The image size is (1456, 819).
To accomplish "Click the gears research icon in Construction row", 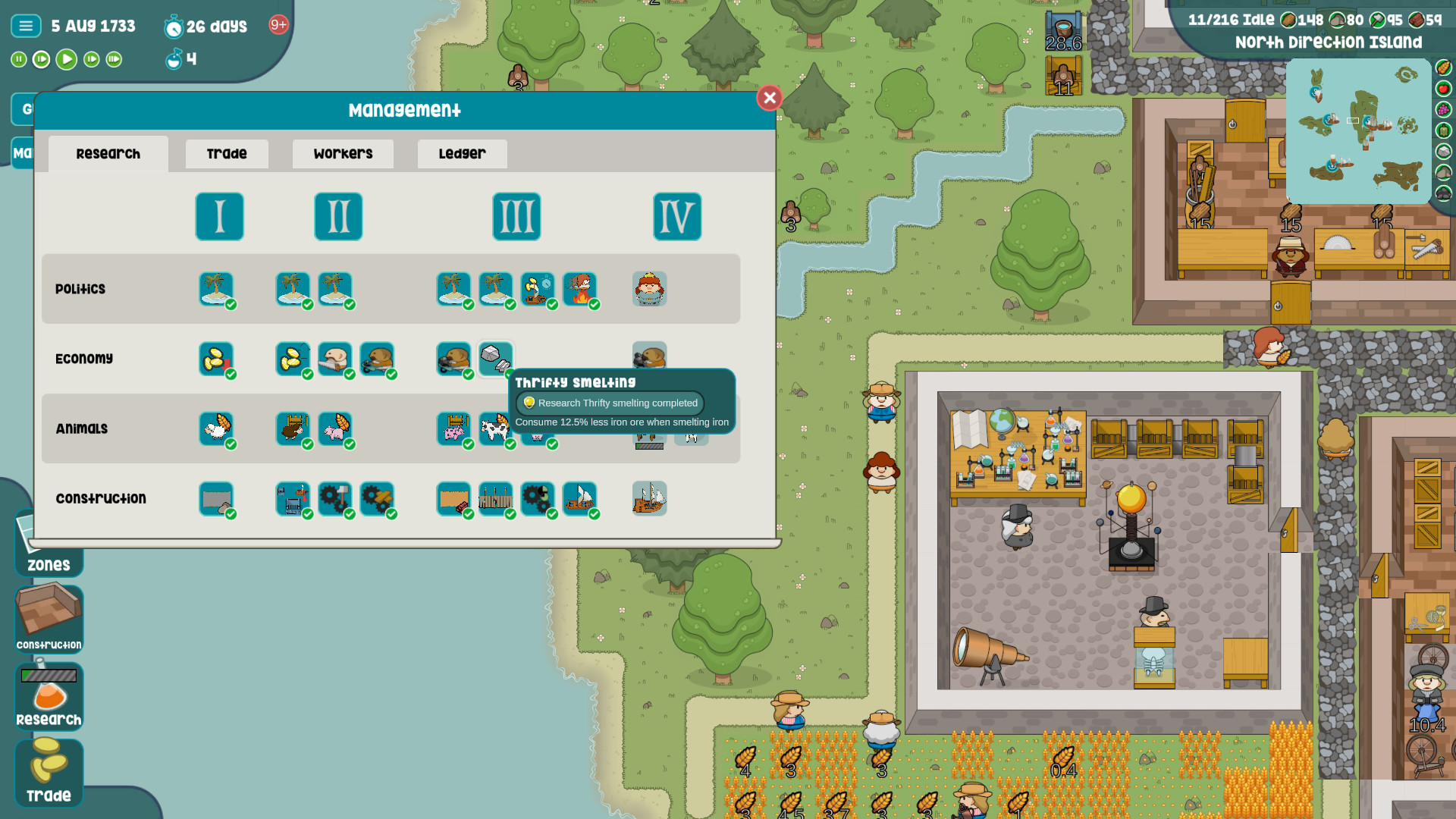I will pos(336,498).
